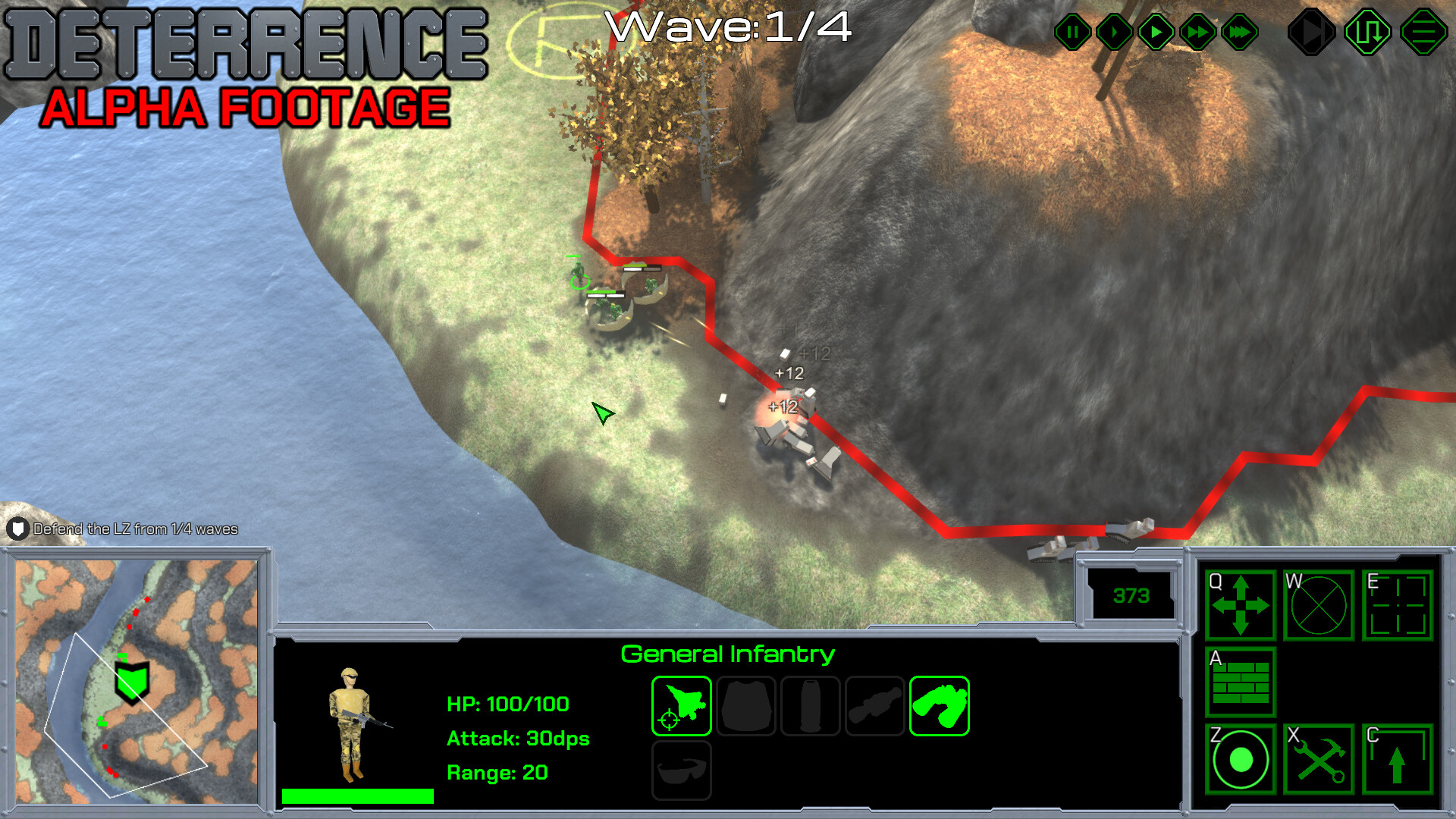Toggle the sunglasses equipment slot

click(x=680, y=770)
